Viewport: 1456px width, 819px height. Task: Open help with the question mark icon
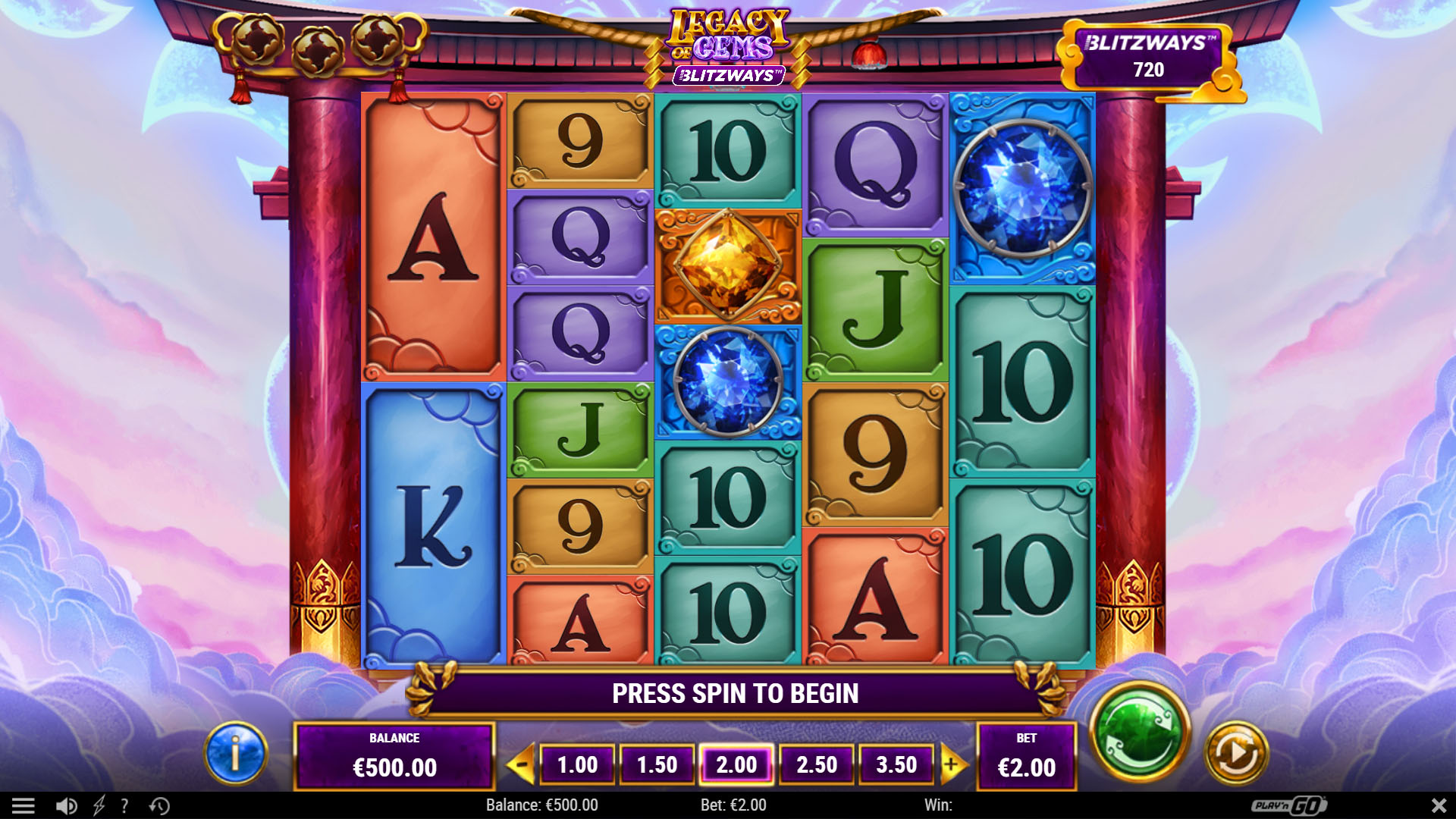pos(125,805)
